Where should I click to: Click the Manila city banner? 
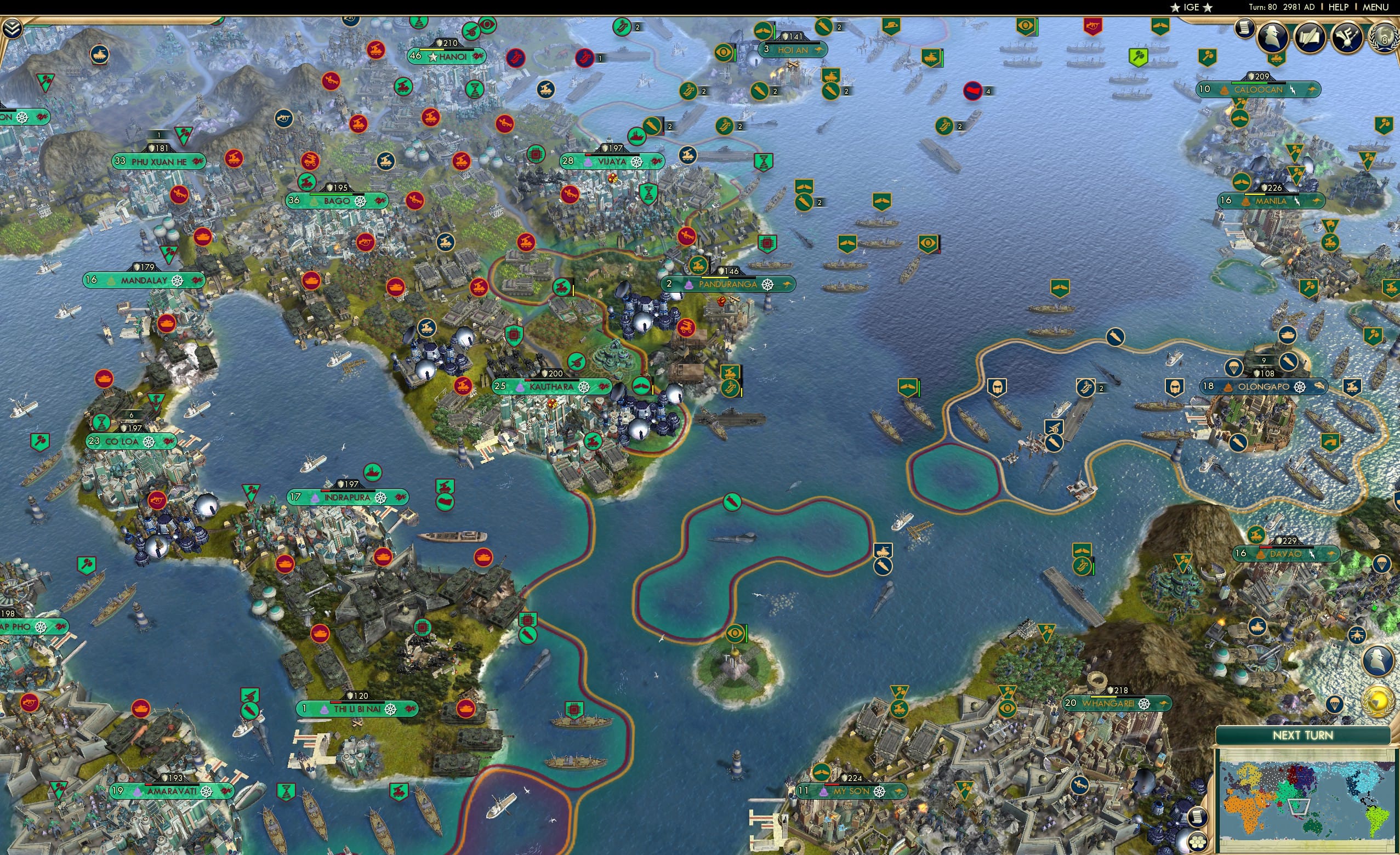1271,201
